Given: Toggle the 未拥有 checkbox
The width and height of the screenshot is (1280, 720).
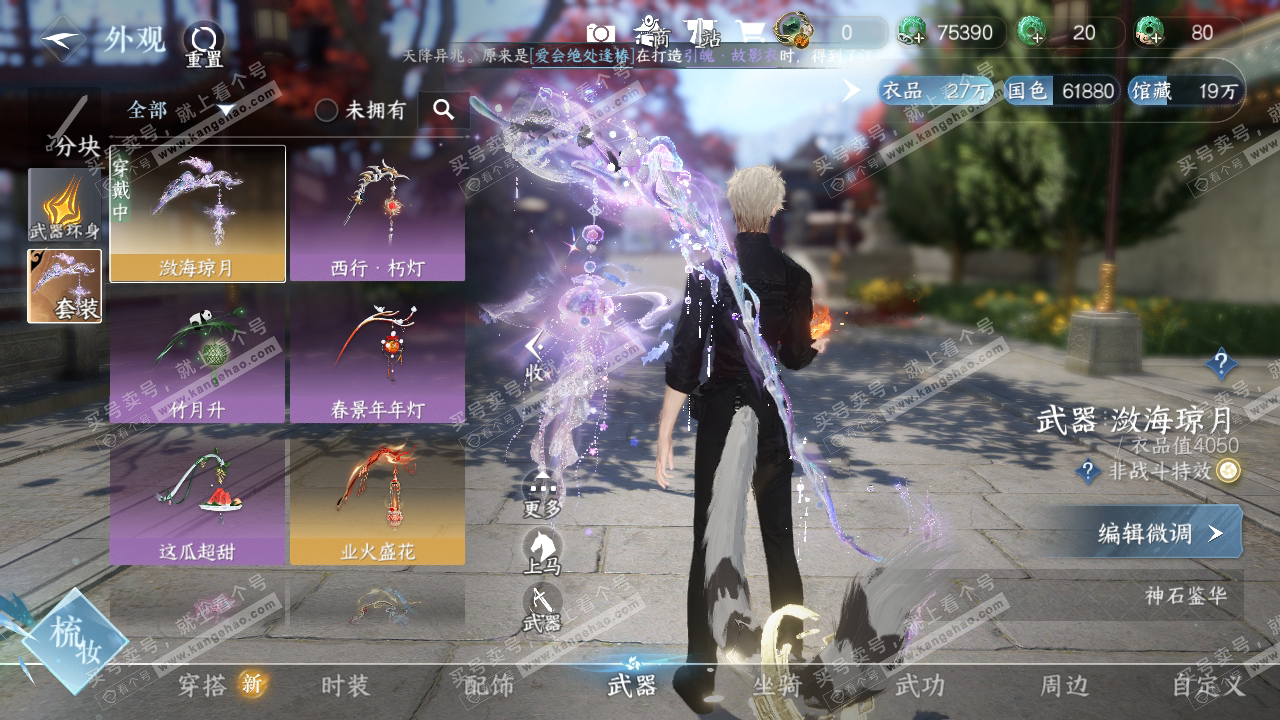Looking at the screenshot, I should (x=327, y=110).
